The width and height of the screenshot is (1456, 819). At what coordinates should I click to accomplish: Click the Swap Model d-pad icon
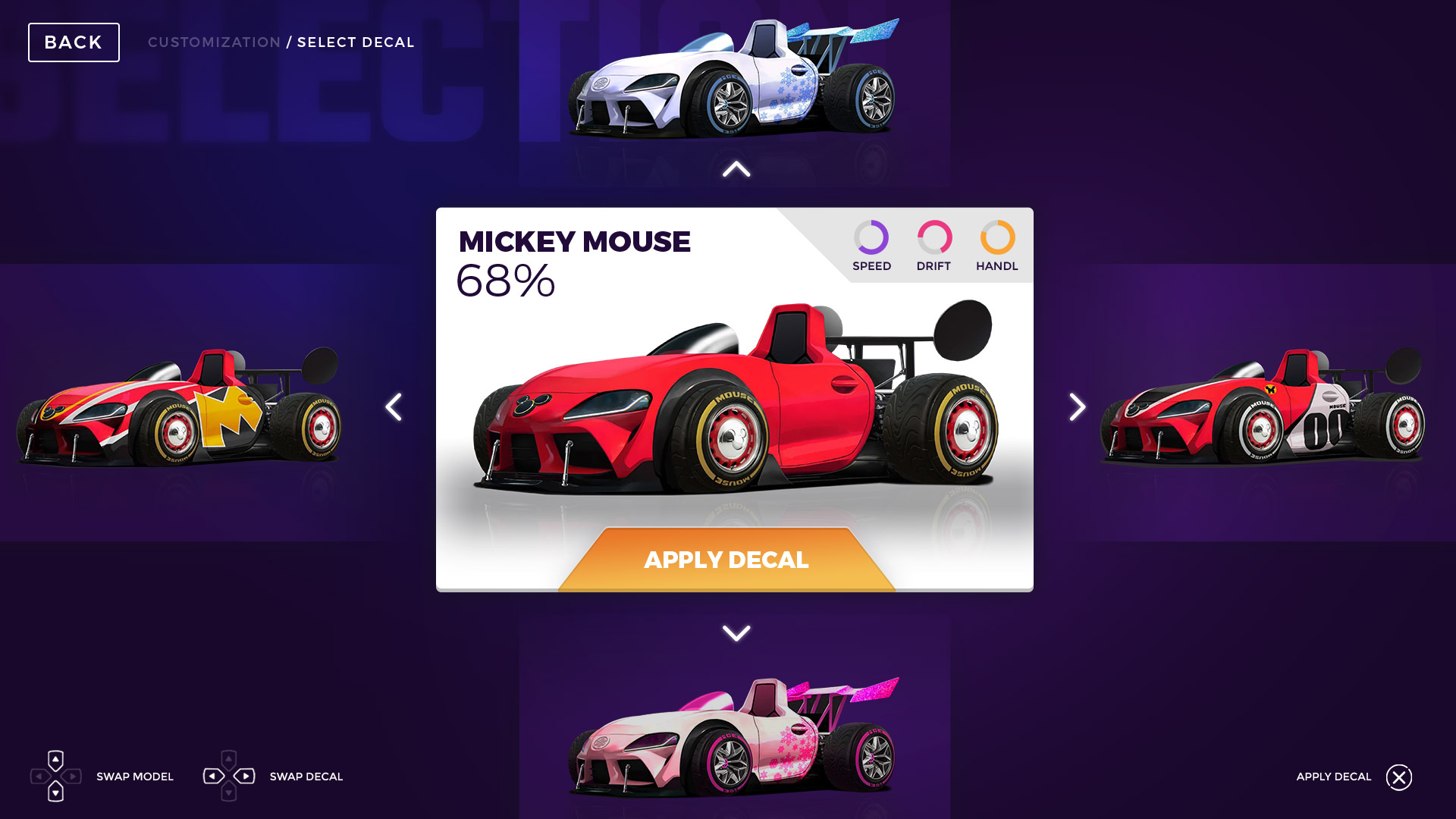[55, 777]
